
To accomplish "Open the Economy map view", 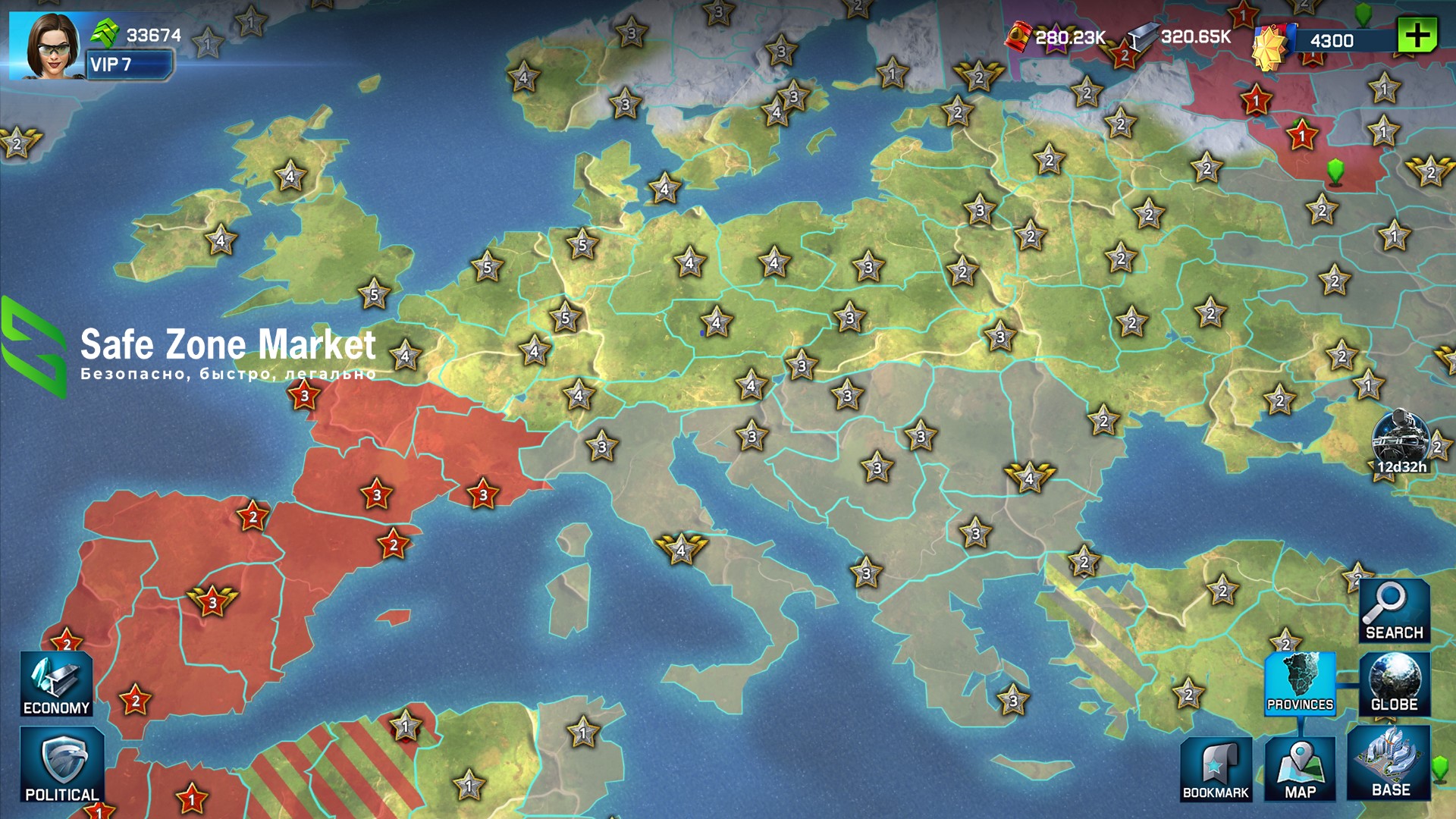I will pyautogui.click(x=56, y=684).
